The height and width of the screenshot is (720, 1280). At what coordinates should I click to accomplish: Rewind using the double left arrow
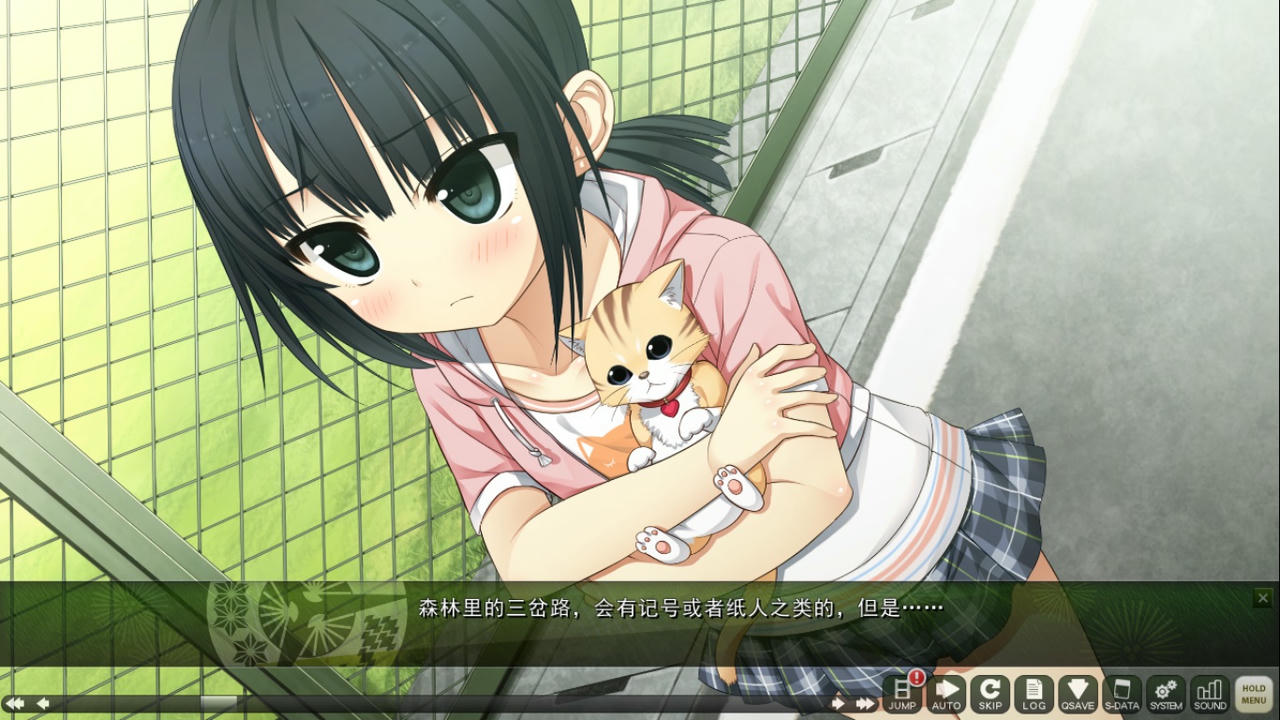[15, 703]
